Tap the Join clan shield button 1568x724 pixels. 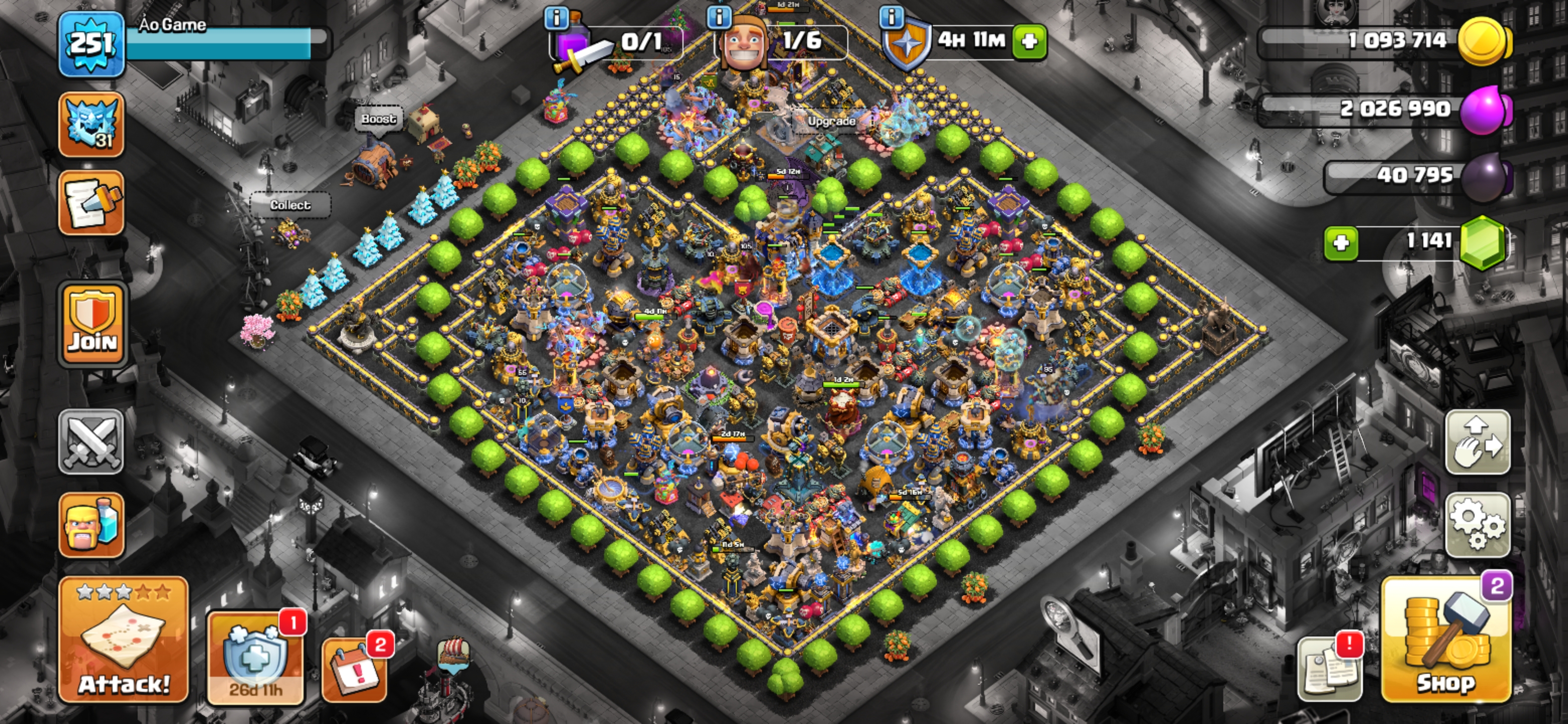click(92, 325)
